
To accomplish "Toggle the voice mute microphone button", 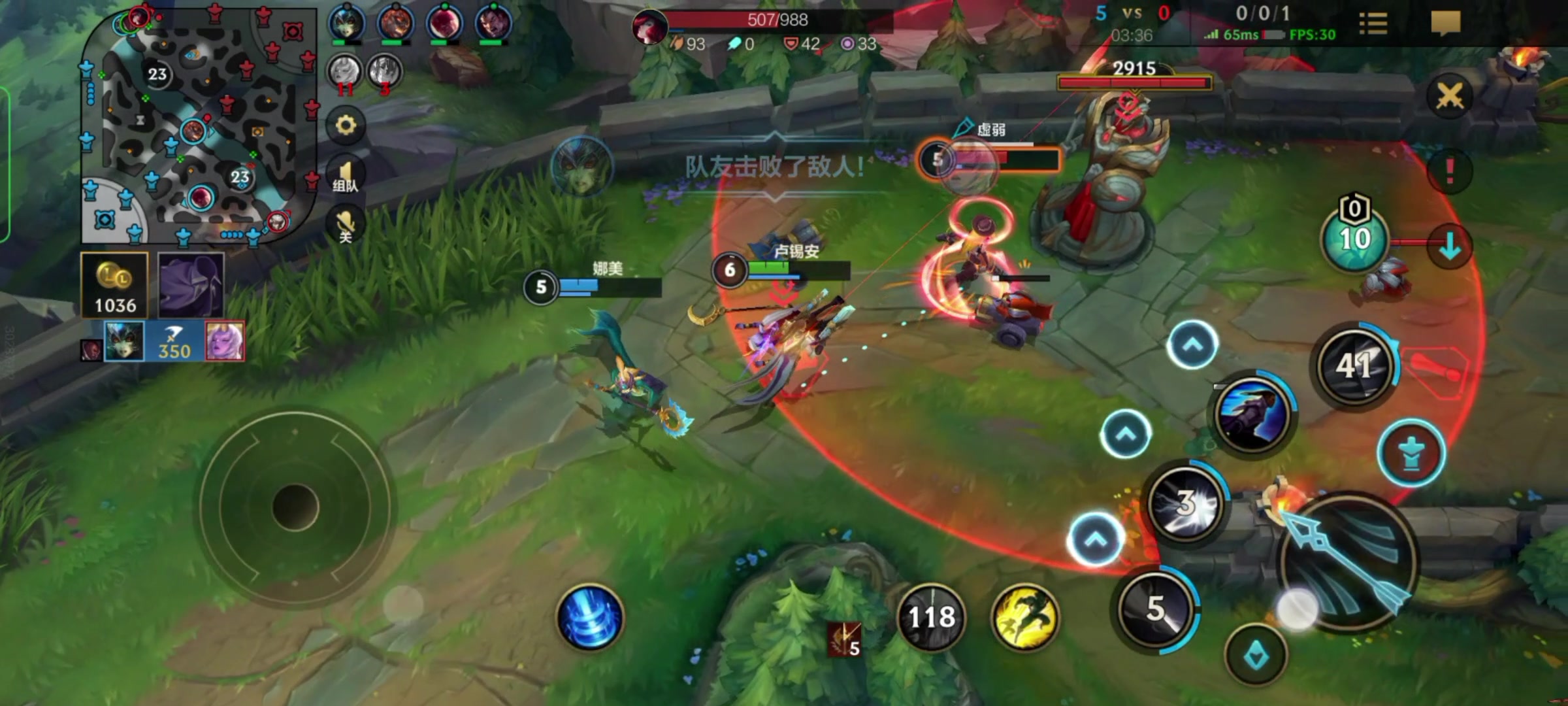I will tap(346, 224).
